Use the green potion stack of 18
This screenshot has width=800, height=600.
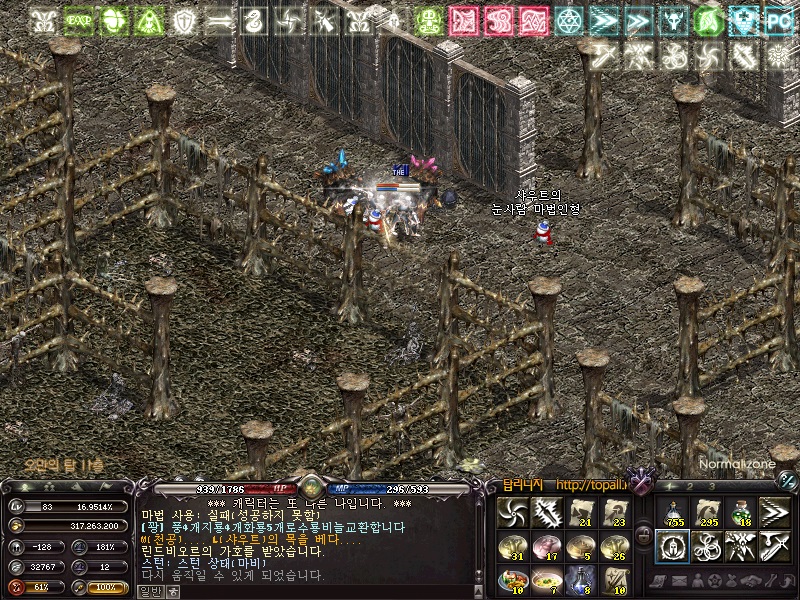coord(740,512)
